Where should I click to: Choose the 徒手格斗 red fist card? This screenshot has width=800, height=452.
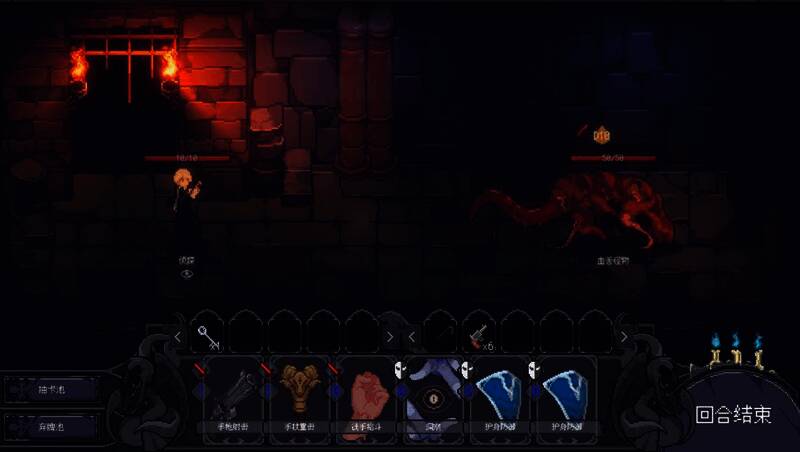click(366, 395)
